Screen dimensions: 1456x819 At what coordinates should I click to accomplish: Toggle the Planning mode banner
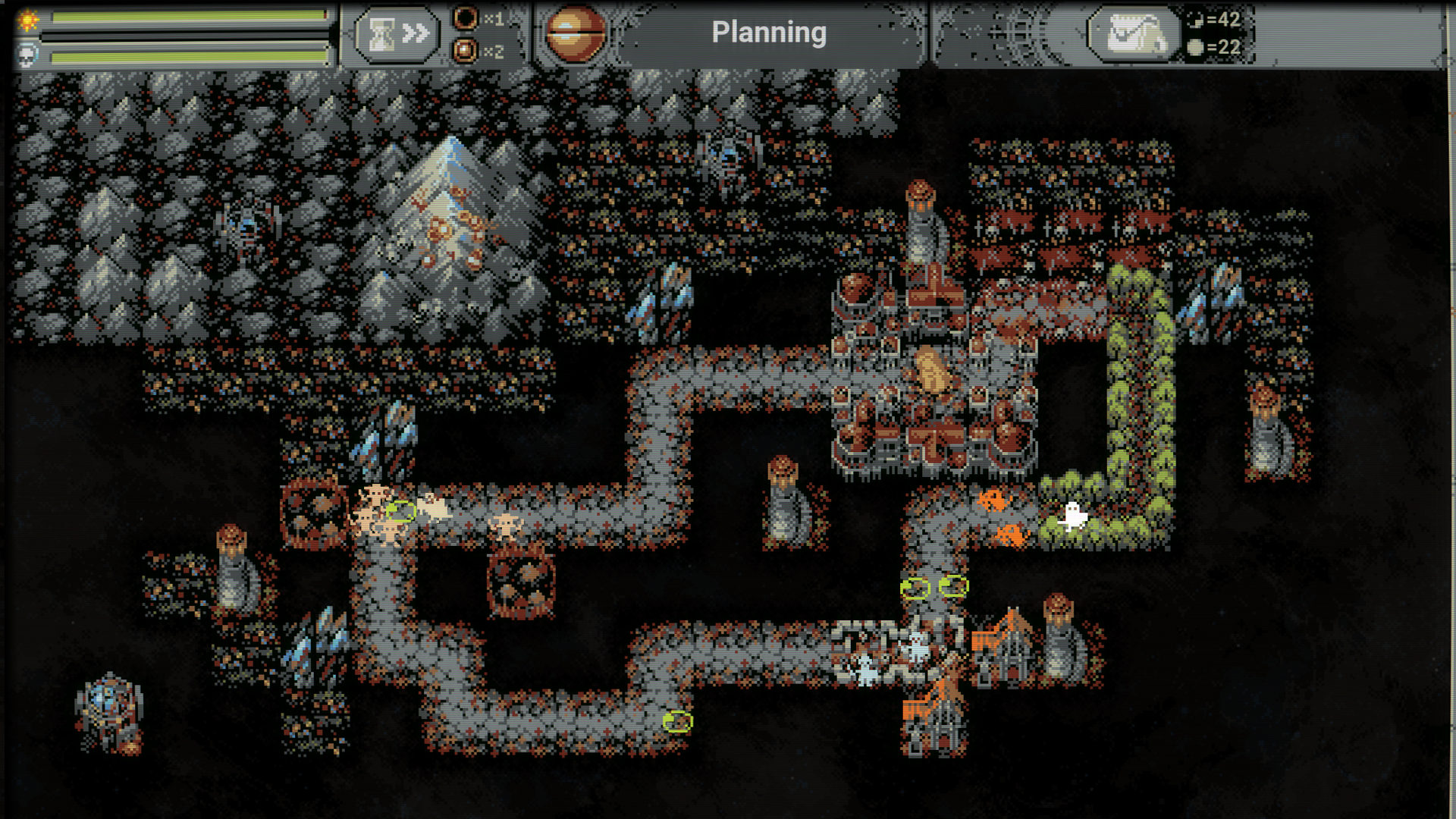coord(769,33)
